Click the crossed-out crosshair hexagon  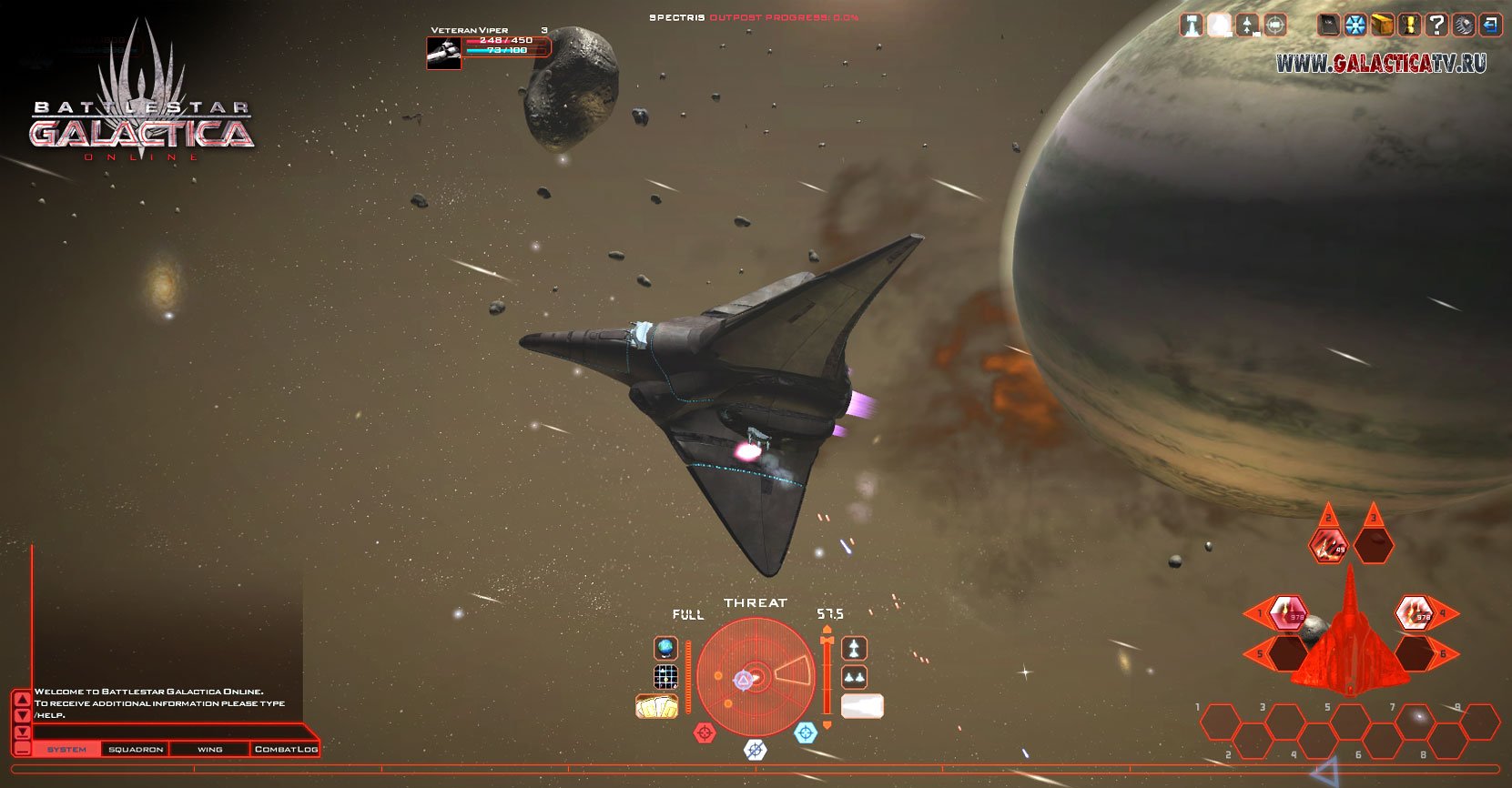click(x=756, y=750)
